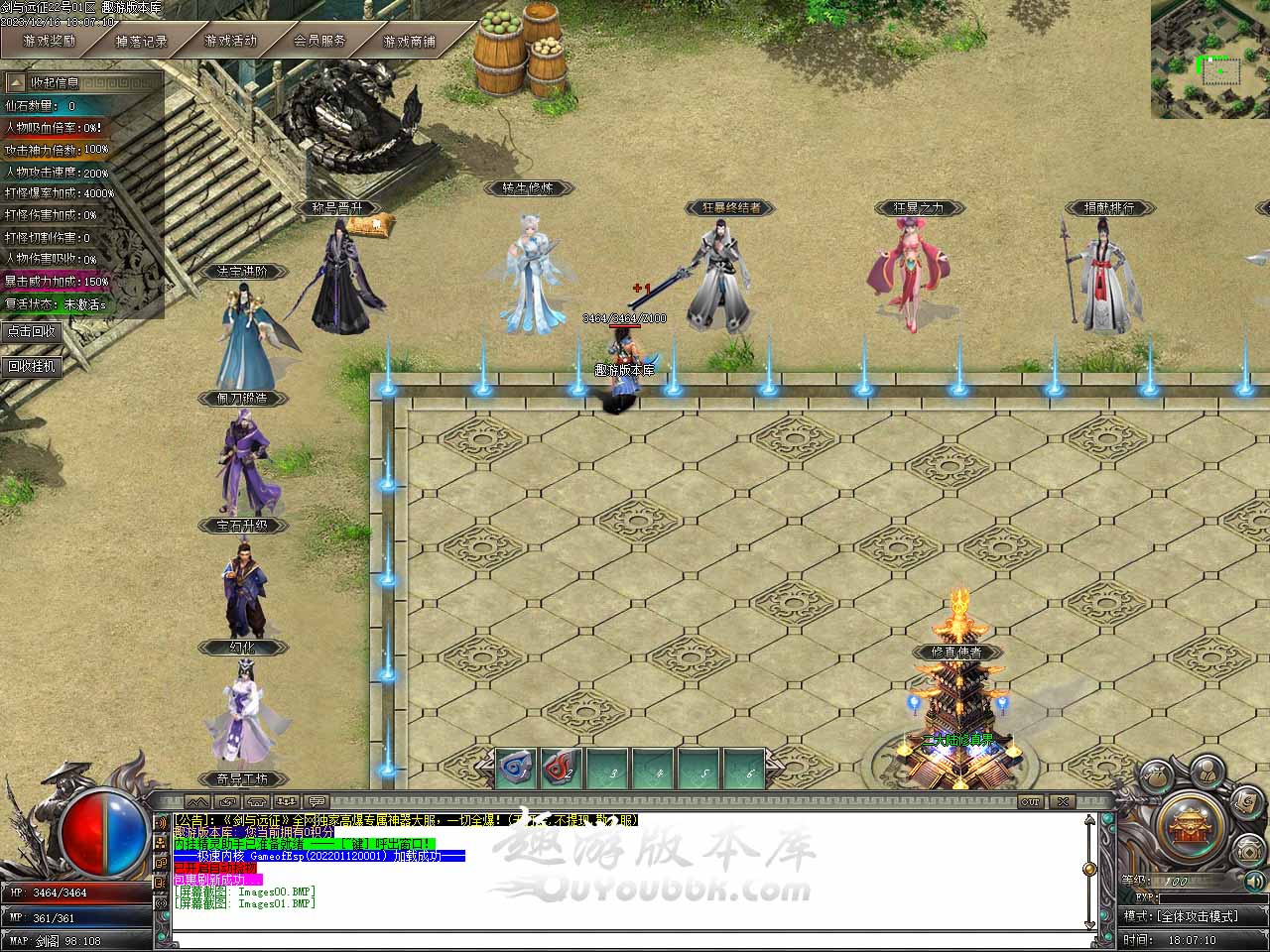
Task: Close the chat panel with X button
Action: click(x=1063, y=801)
